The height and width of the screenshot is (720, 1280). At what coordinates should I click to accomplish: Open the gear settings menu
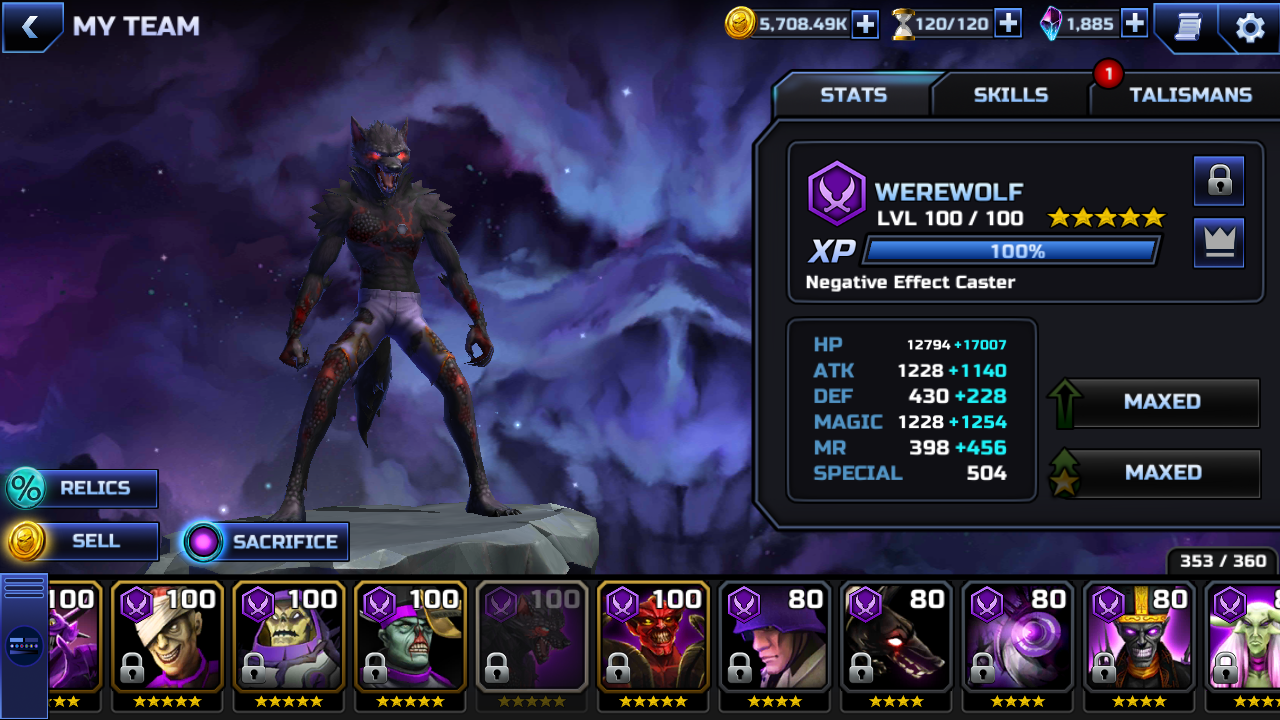(1250, 27)
